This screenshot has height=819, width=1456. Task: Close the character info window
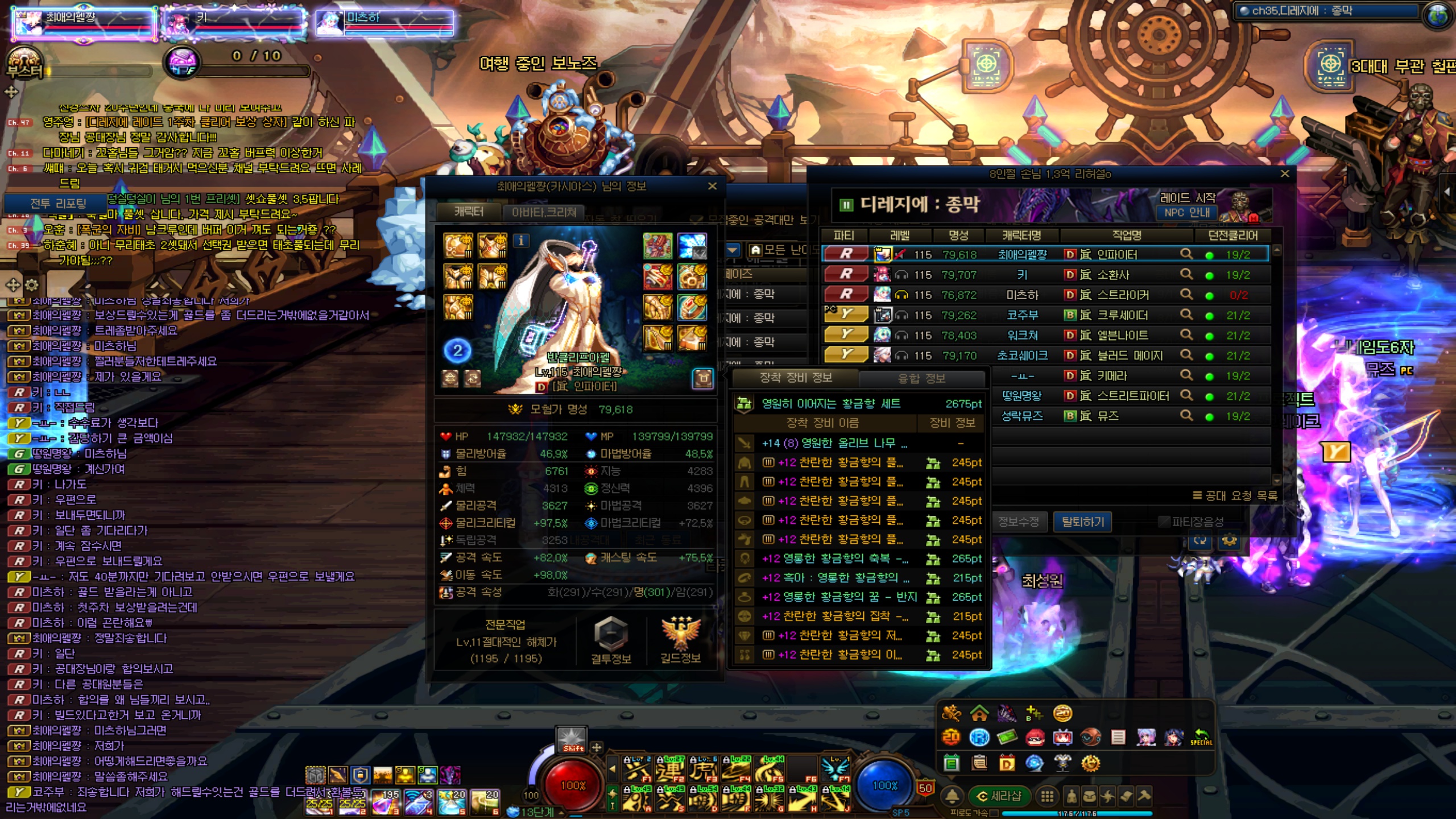coord(712,186)
